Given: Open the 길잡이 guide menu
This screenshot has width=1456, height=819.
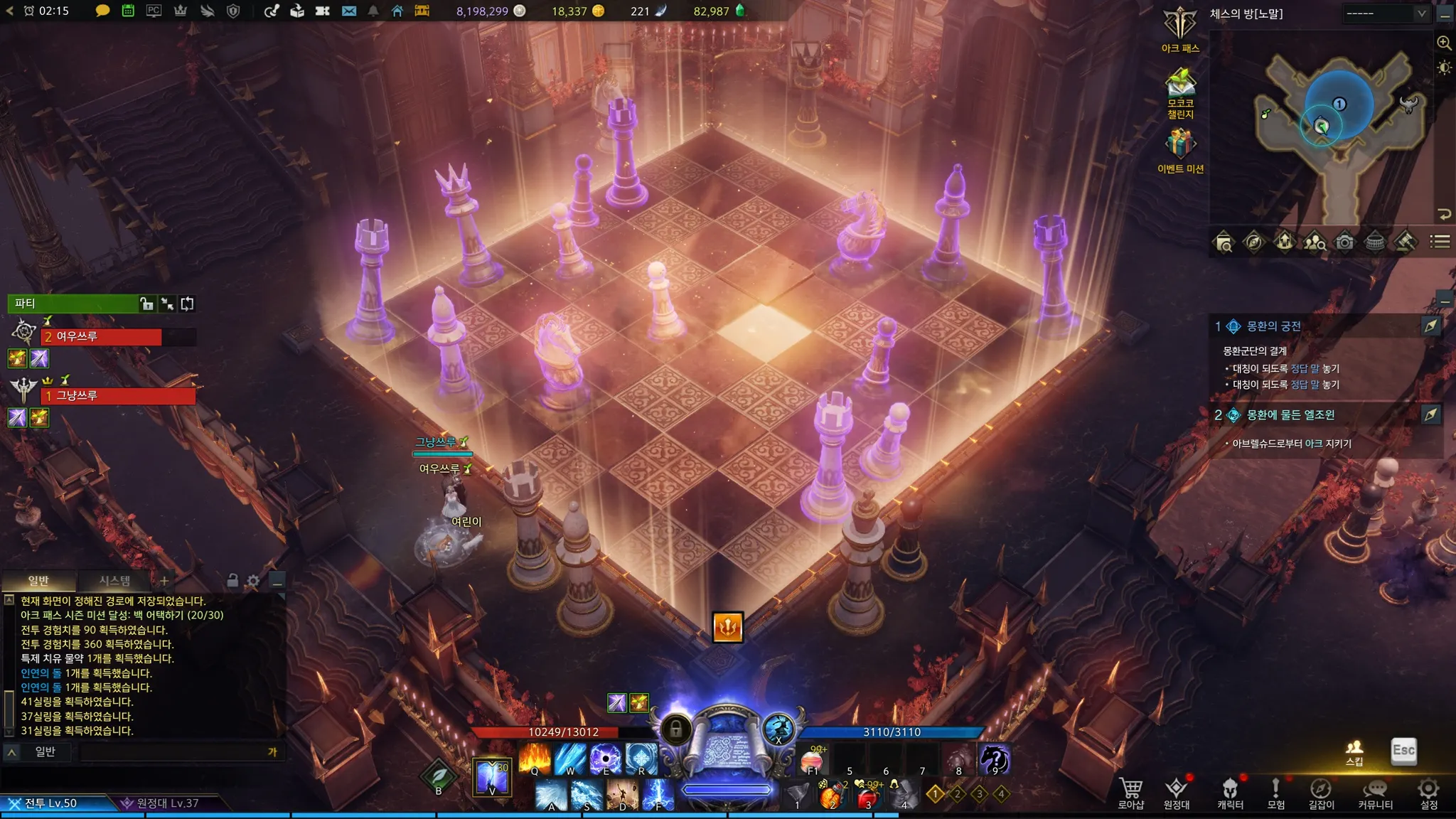Looking at the screenshot, I should click(x=1321, y=792).
